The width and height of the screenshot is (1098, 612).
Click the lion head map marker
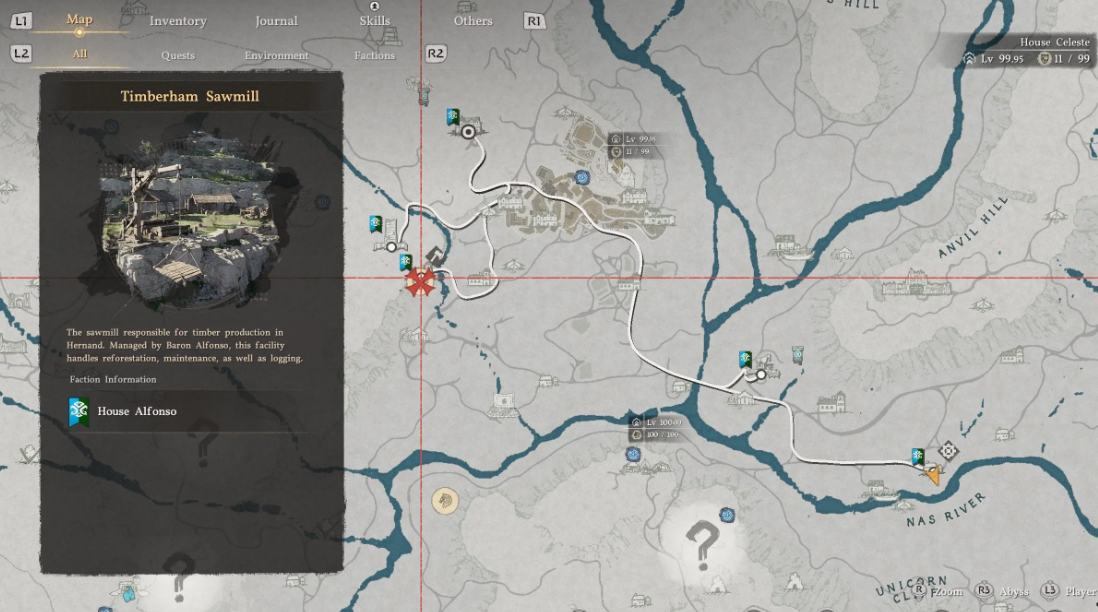coord(444,500)
